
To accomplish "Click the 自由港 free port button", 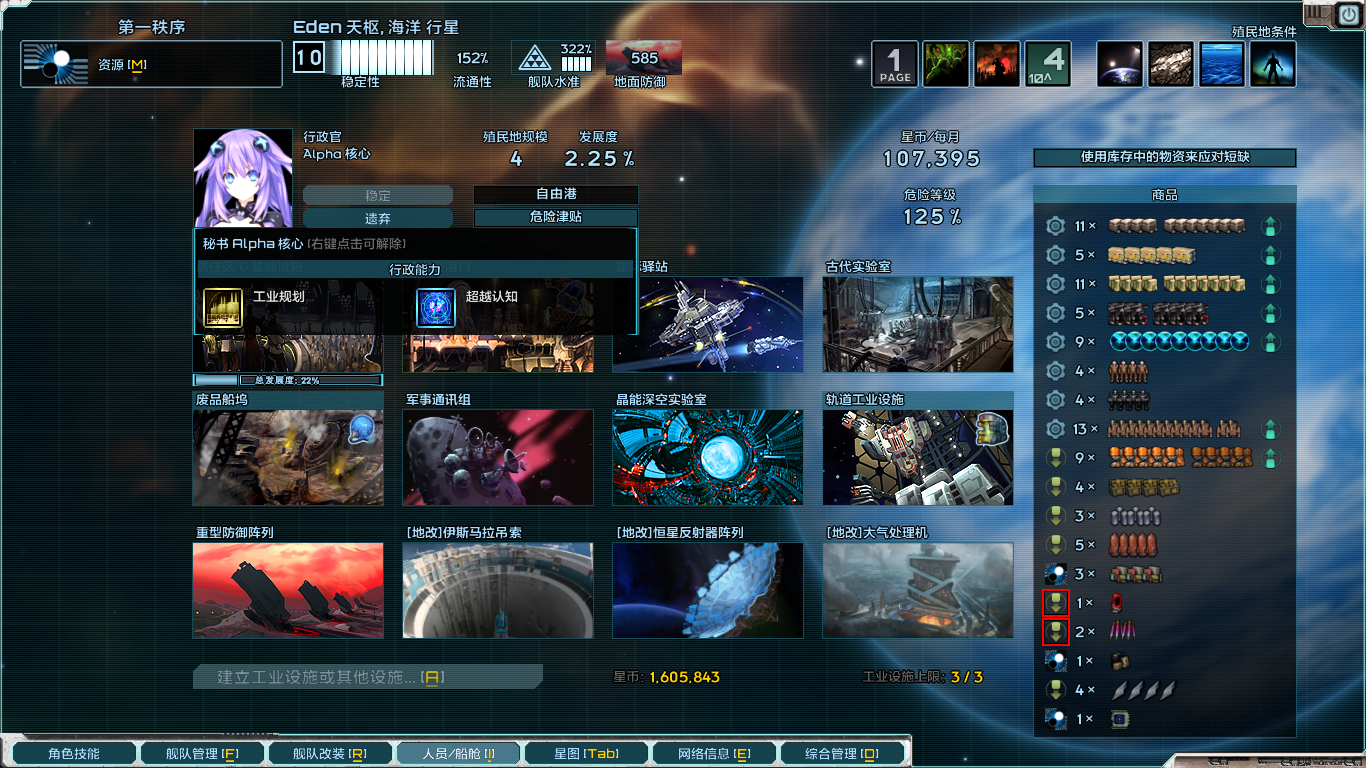I will 555,195.
